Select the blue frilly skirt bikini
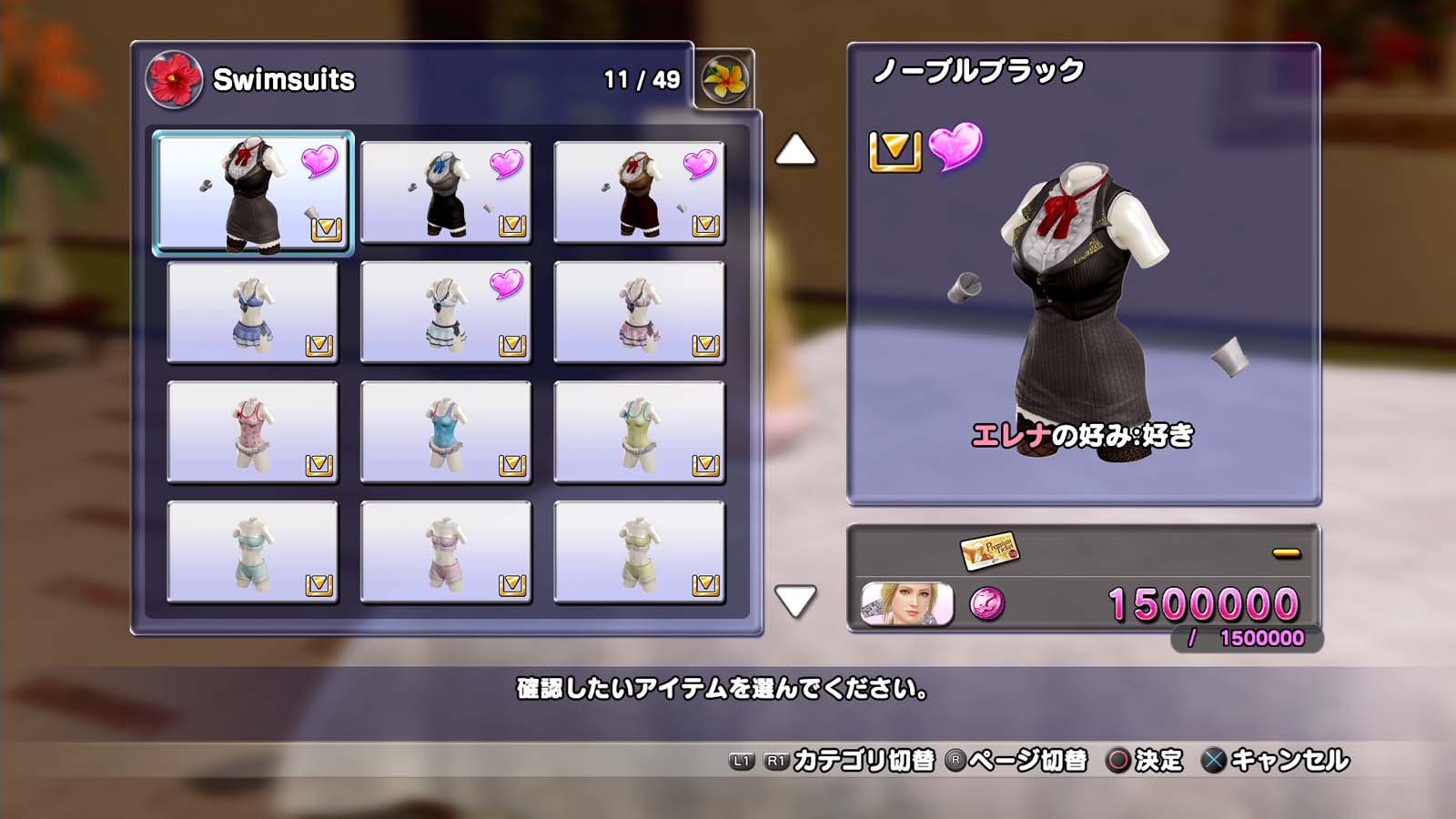This screenshot has width=1456, height=819. pyautogui.click(x=253, y=312)
